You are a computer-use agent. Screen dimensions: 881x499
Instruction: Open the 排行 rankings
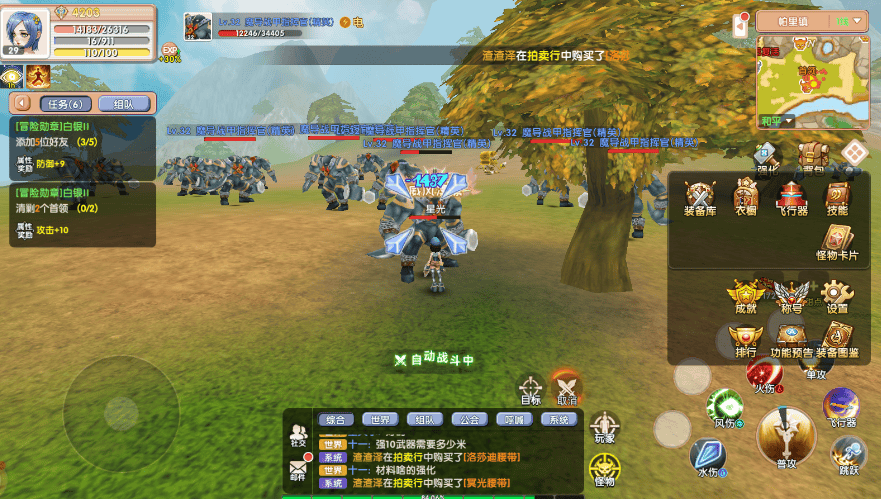(745, 340)
